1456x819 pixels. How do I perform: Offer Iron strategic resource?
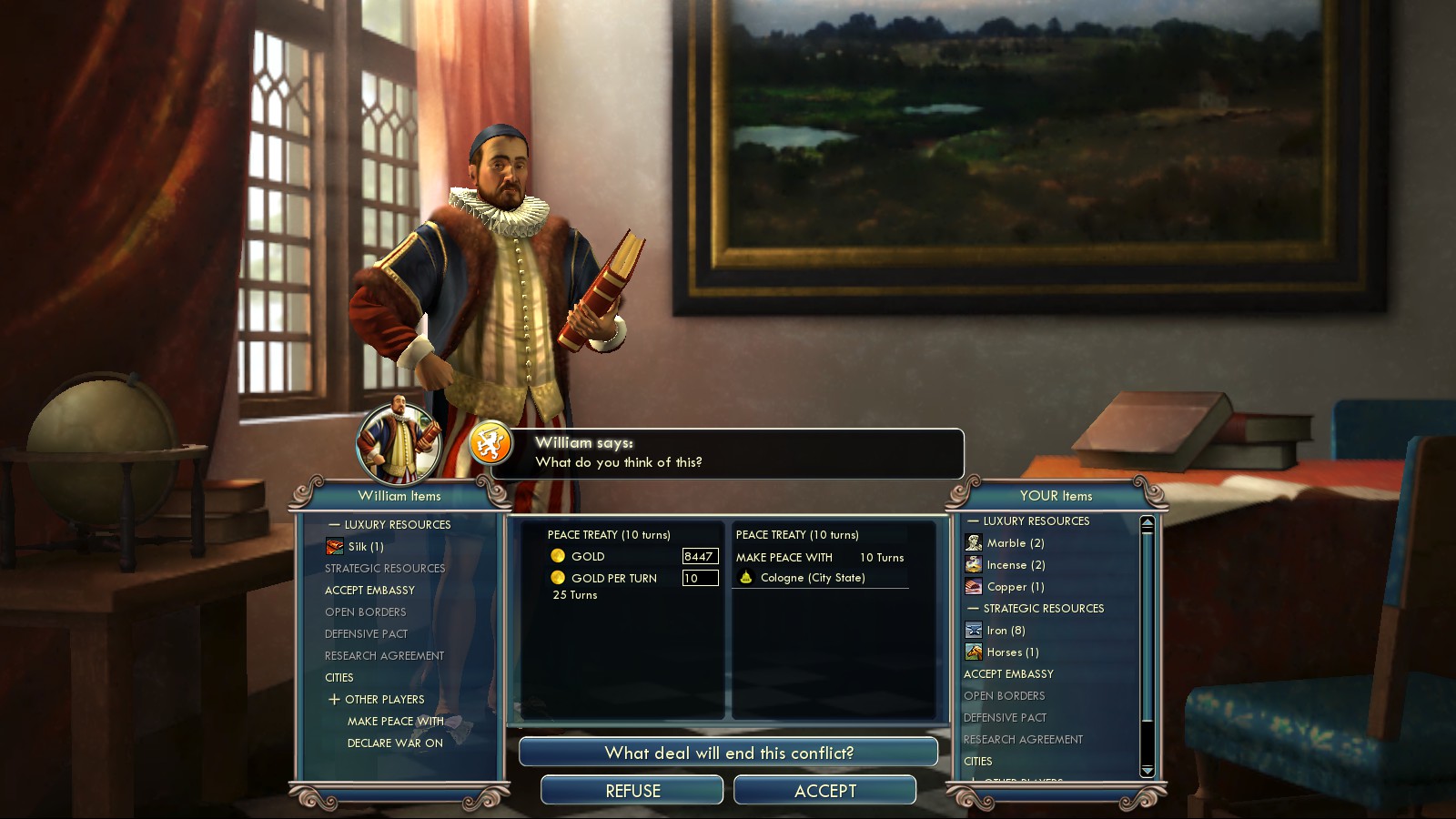click(1005, 631)
